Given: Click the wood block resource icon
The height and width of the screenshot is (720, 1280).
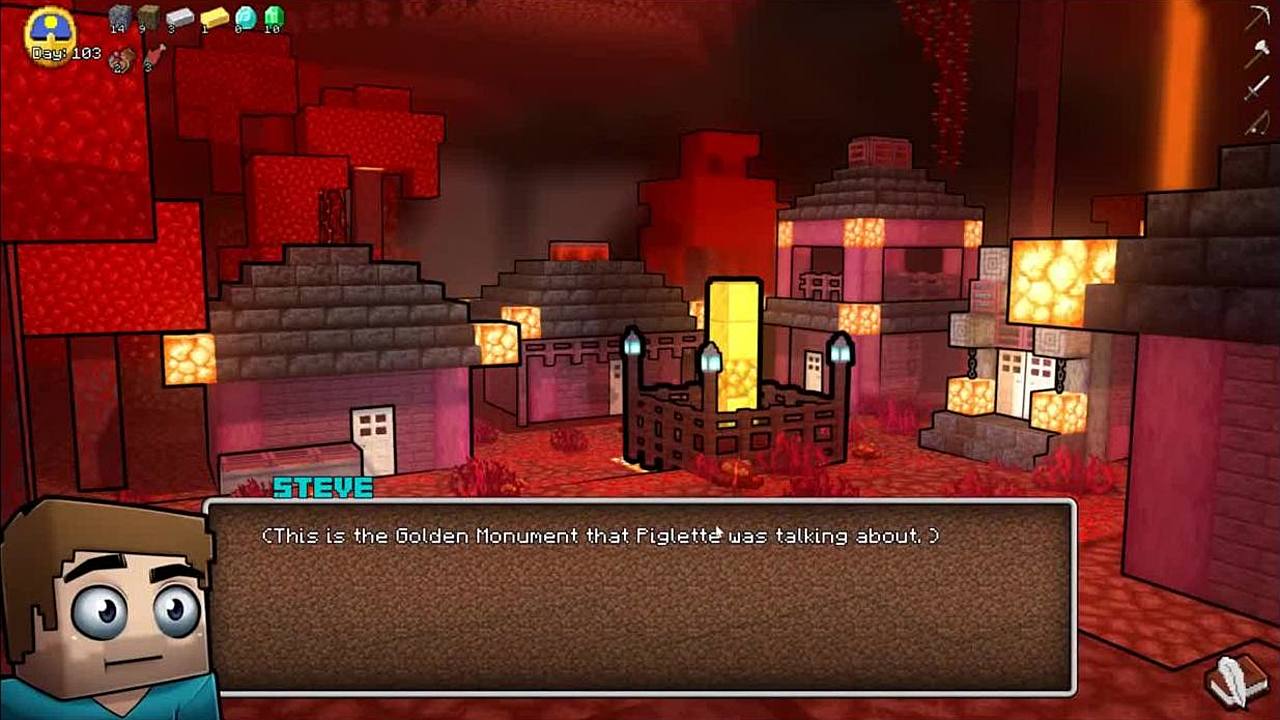Looking at the screenshot, I should (149, 16).
